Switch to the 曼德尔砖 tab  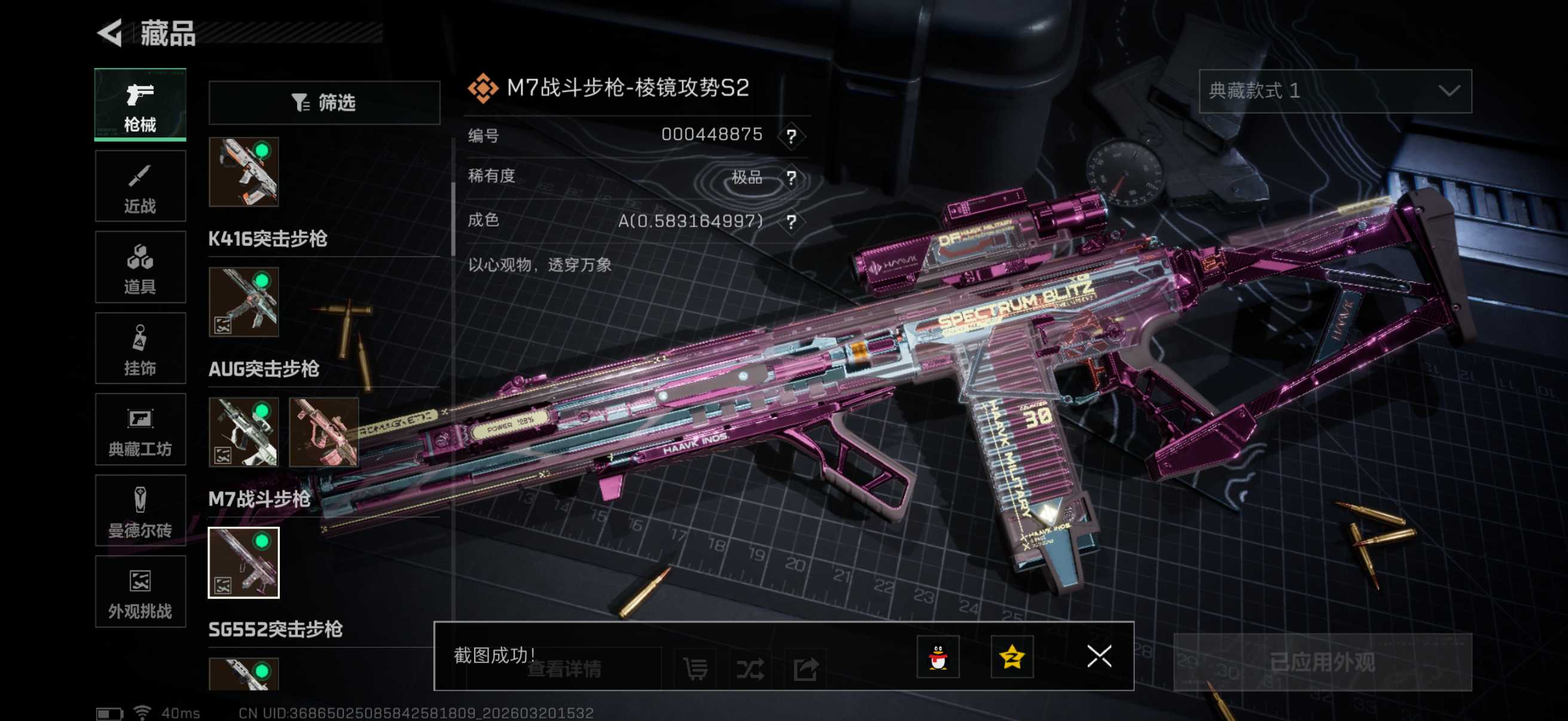pos(140,511)
